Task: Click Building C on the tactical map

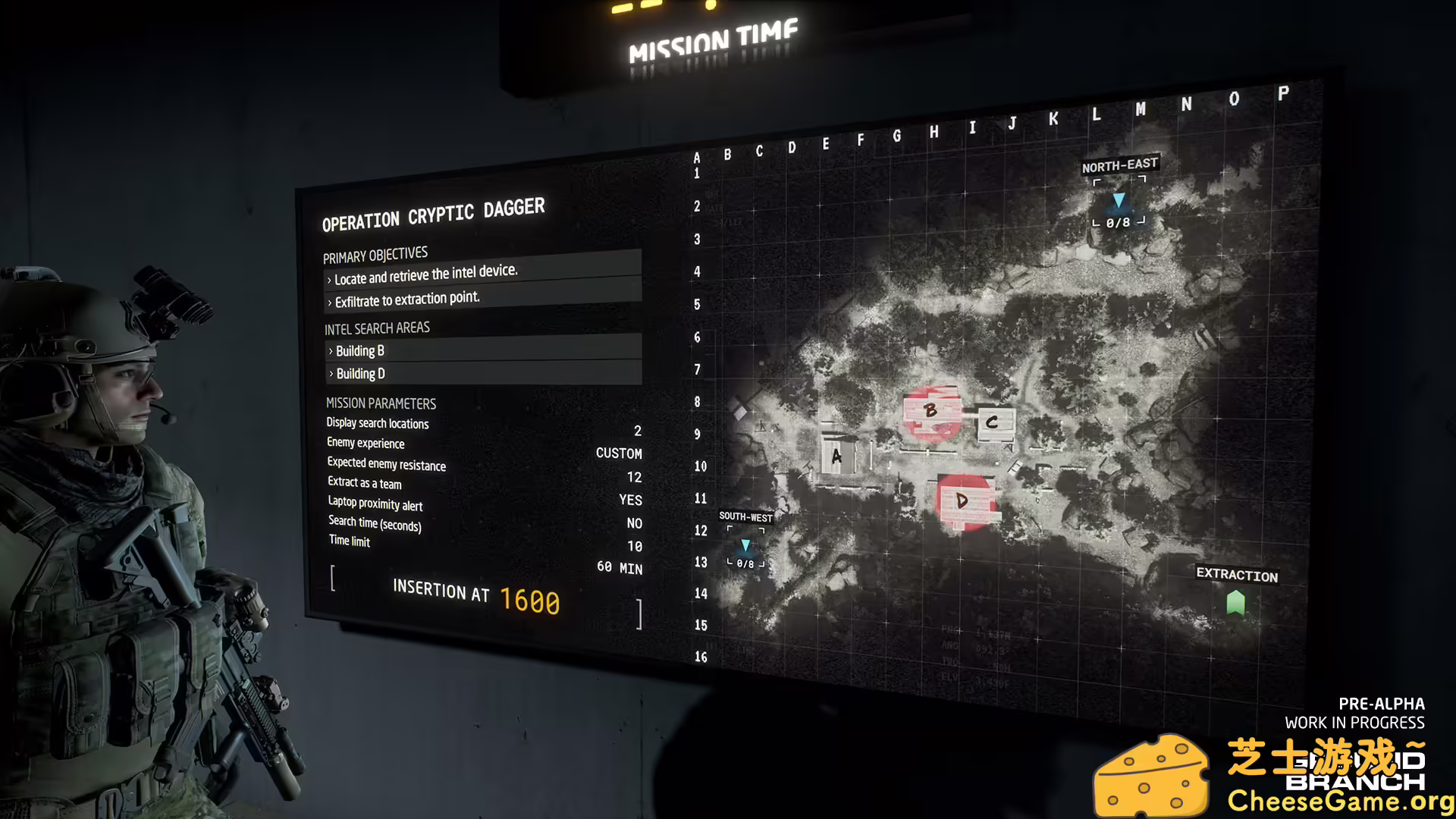Action: click(993, 422)
